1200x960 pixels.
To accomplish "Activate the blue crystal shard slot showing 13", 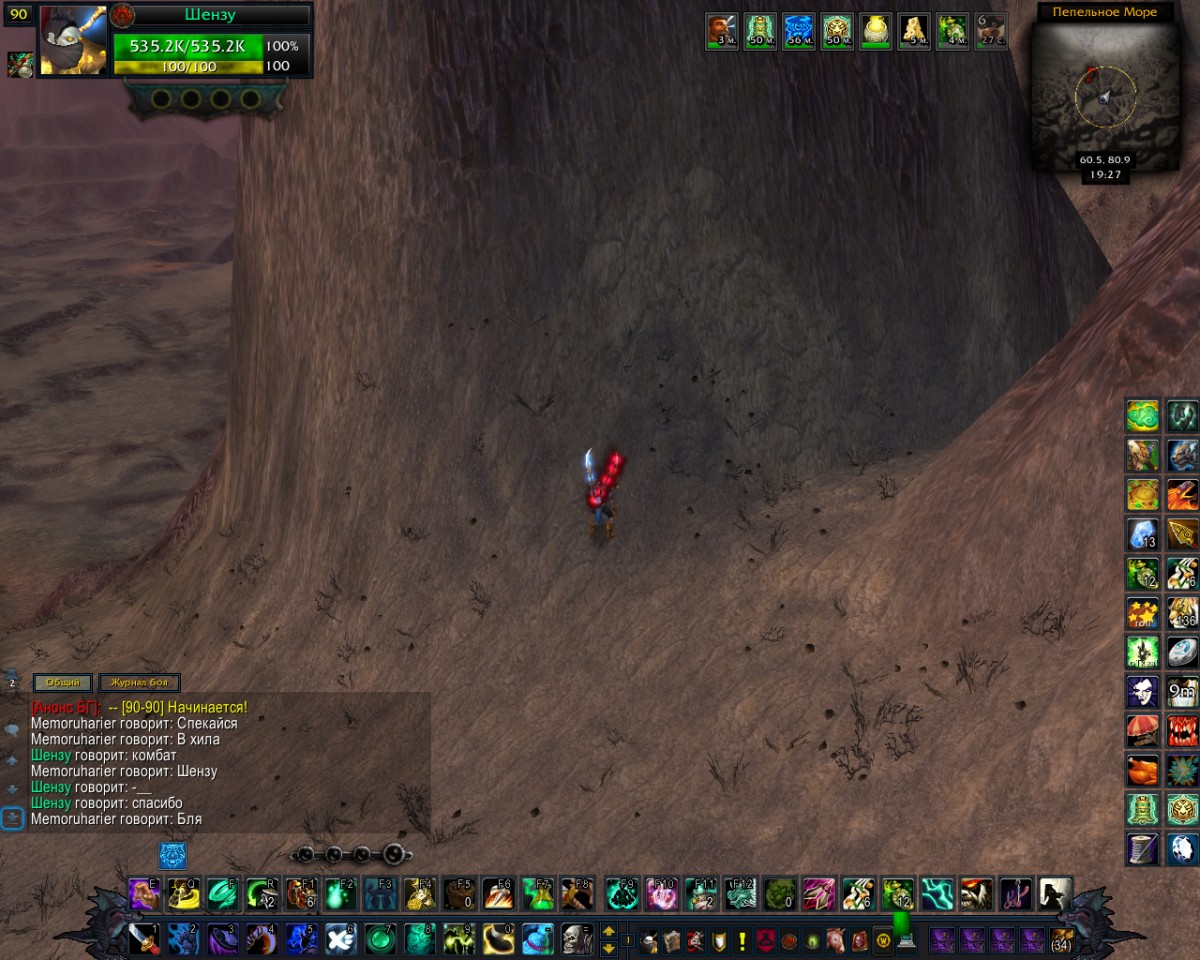I will coord(1142,533).
